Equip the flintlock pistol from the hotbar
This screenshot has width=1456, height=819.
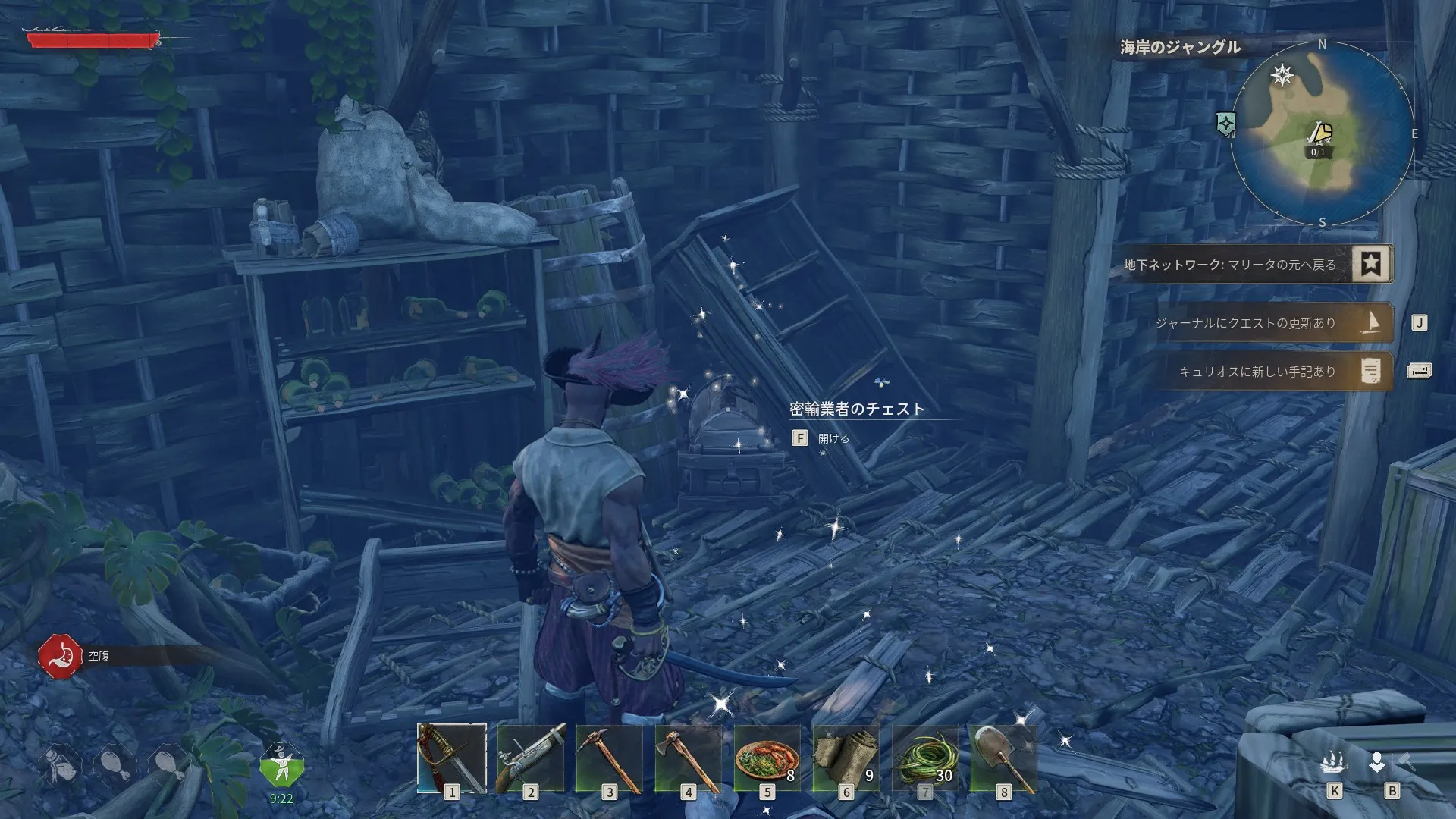531,758
